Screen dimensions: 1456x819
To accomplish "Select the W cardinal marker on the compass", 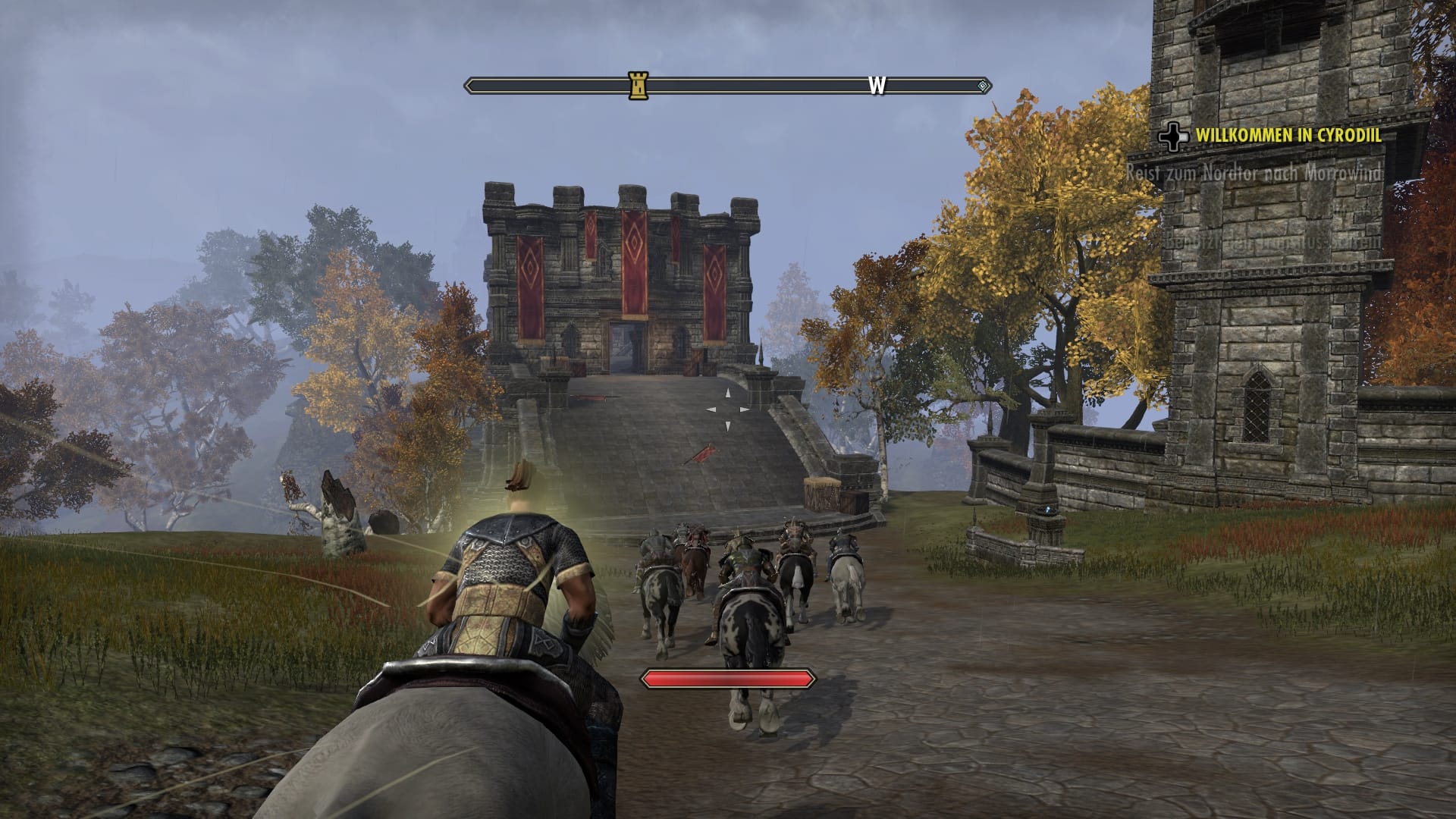I will click(877, 85).
